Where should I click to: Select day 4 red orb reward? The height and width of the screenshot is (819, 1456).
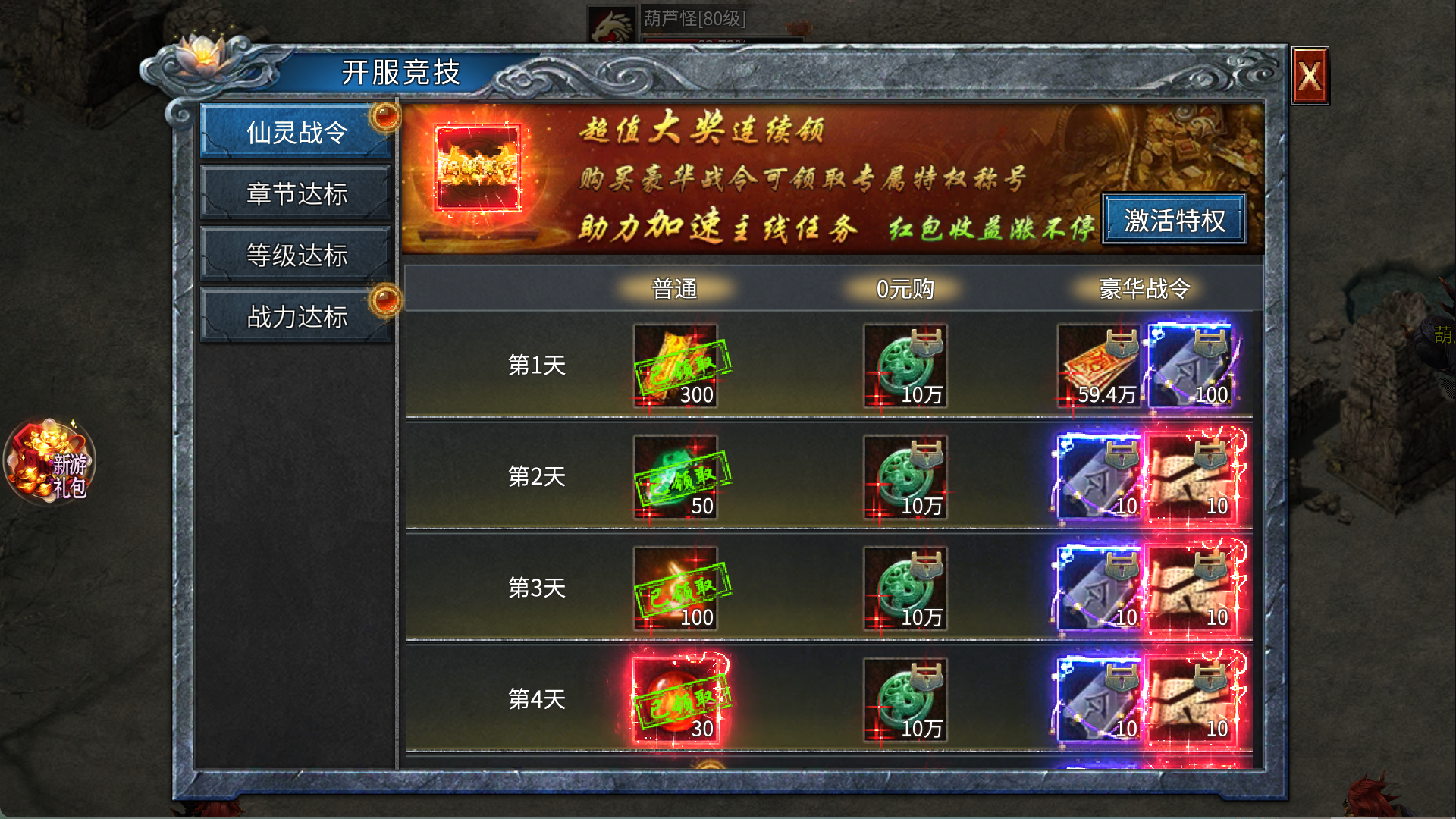[x=676, y=701]
